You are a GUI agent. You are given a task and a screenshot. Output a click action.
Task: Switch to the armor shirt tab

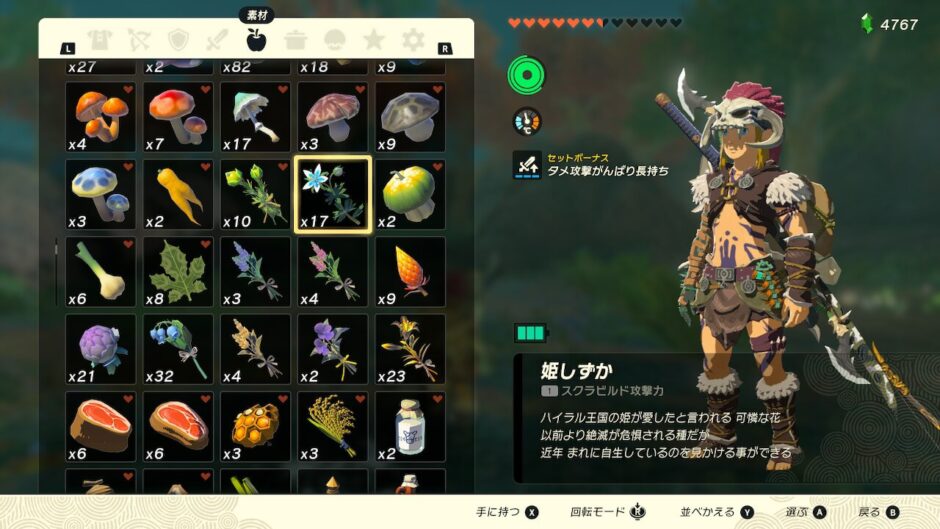coord(100,41)
